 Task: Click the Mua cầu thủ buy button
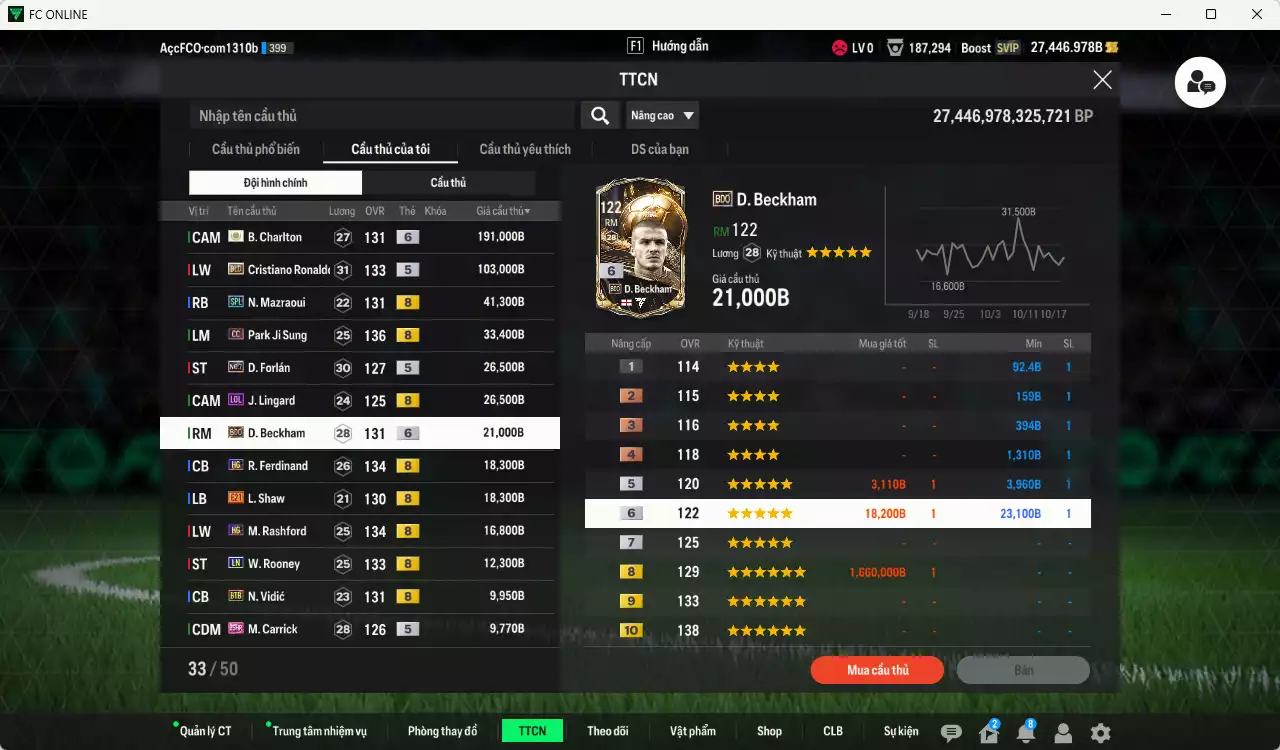click(877, 670)
